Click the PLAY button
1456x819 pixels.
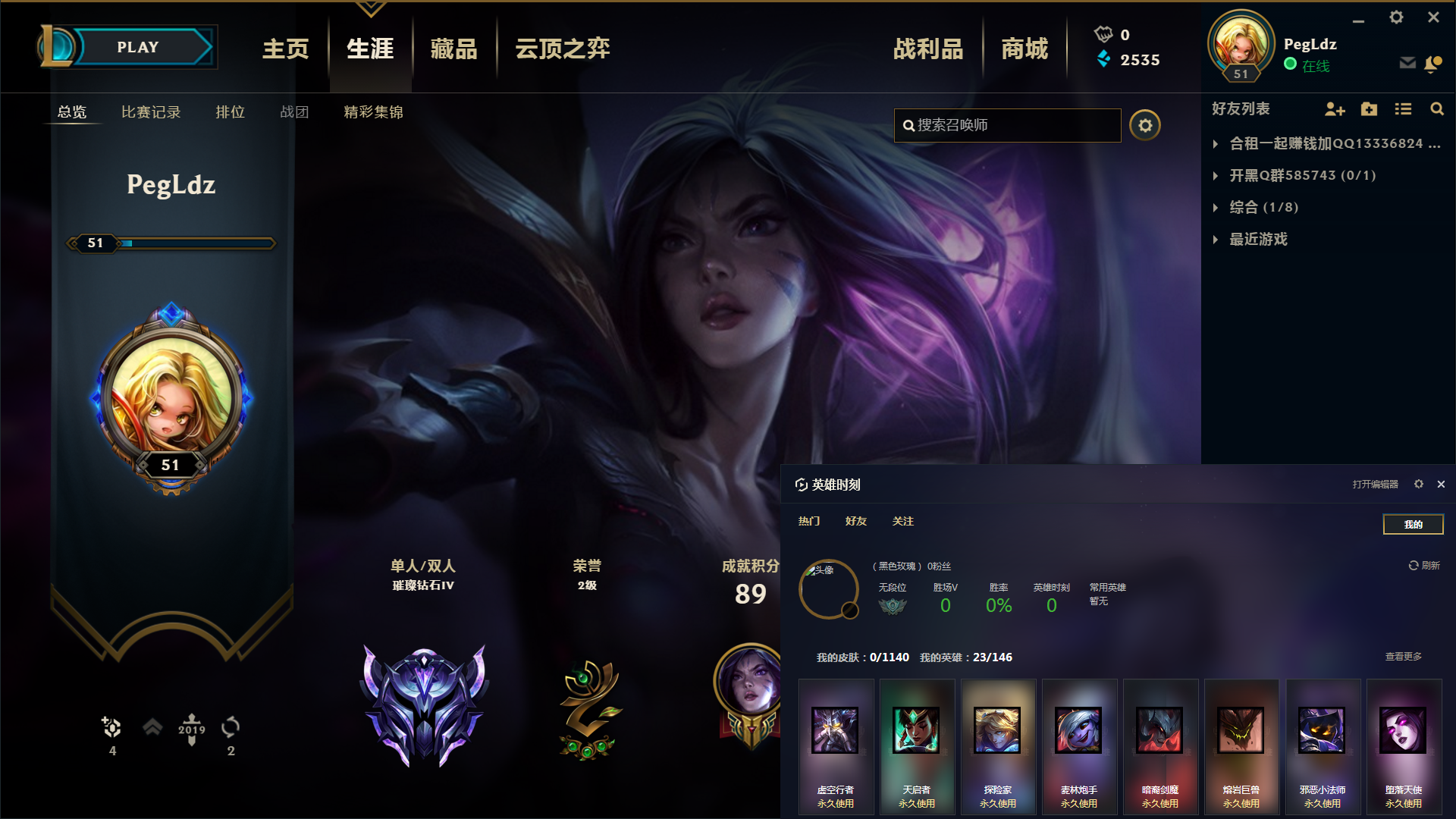click(138, 46)
